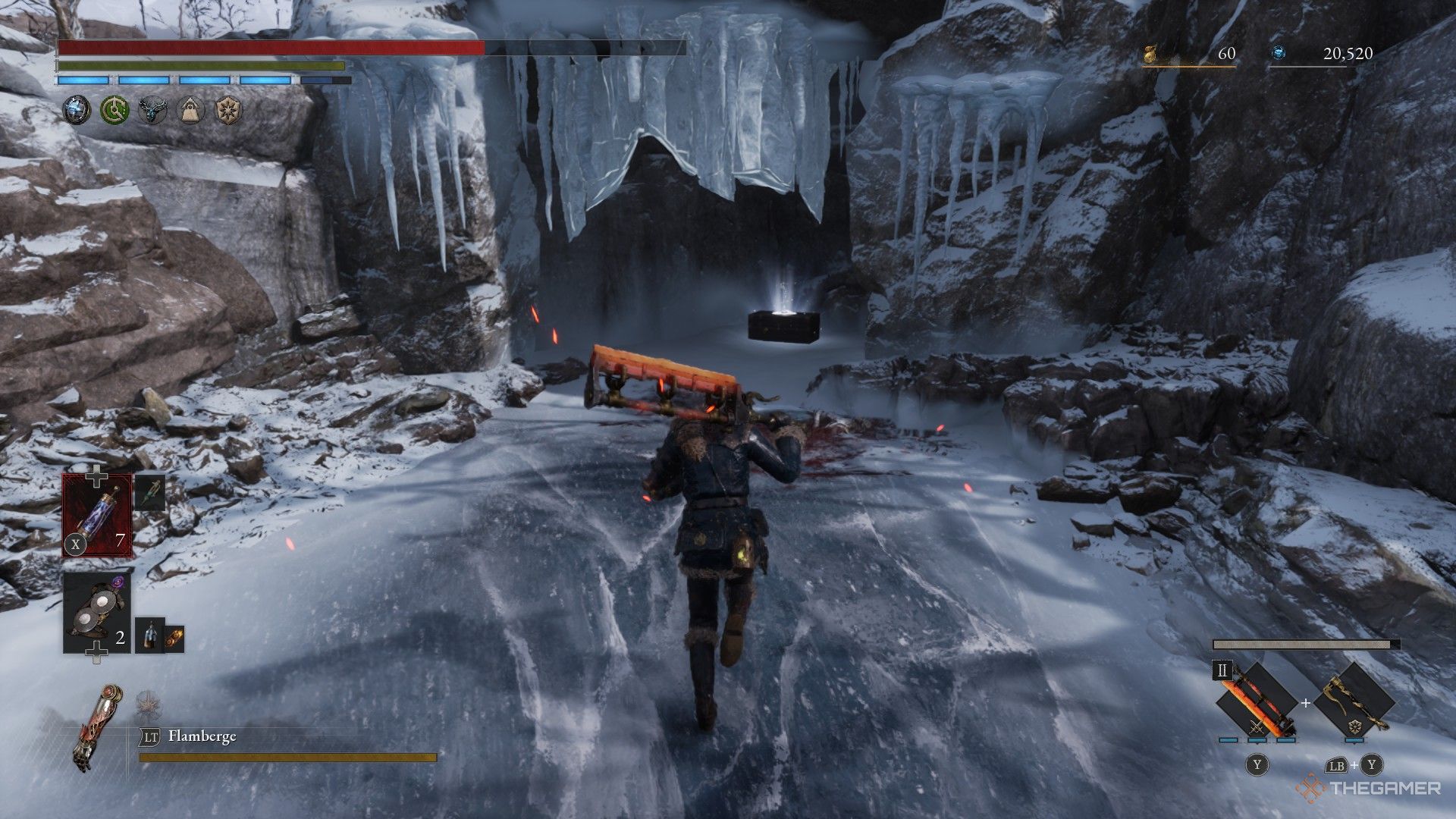Select the twin-disc belt item slot
Viewport: 1456px width, 819px height.
click(97, 613)
